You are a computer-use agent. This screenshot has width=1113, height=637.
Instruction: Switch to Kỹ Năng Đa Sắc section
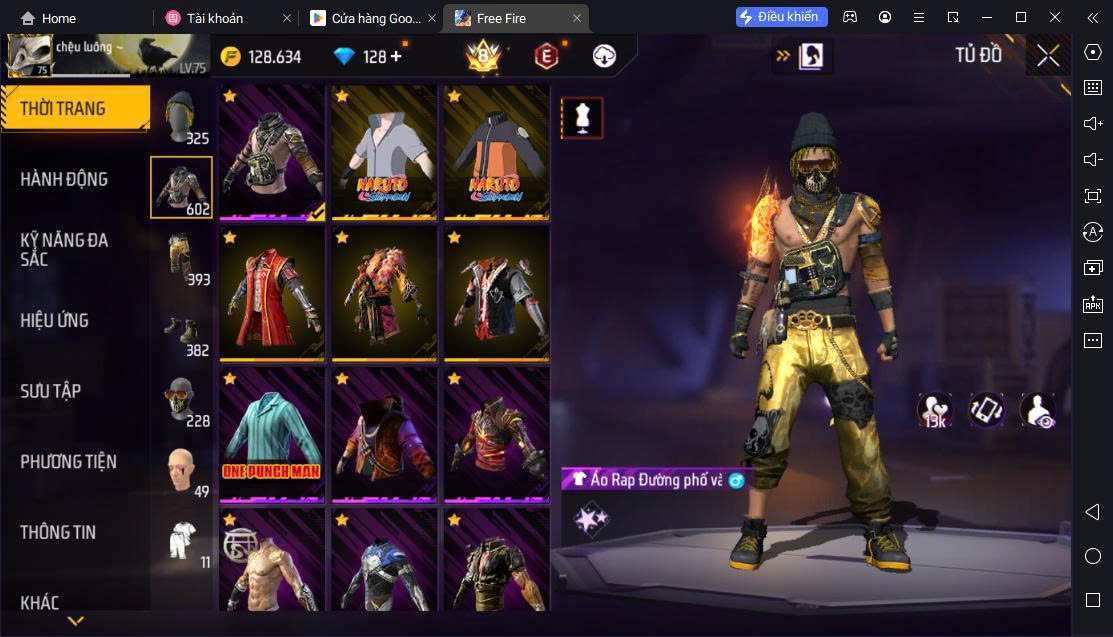tap(64, 249)
